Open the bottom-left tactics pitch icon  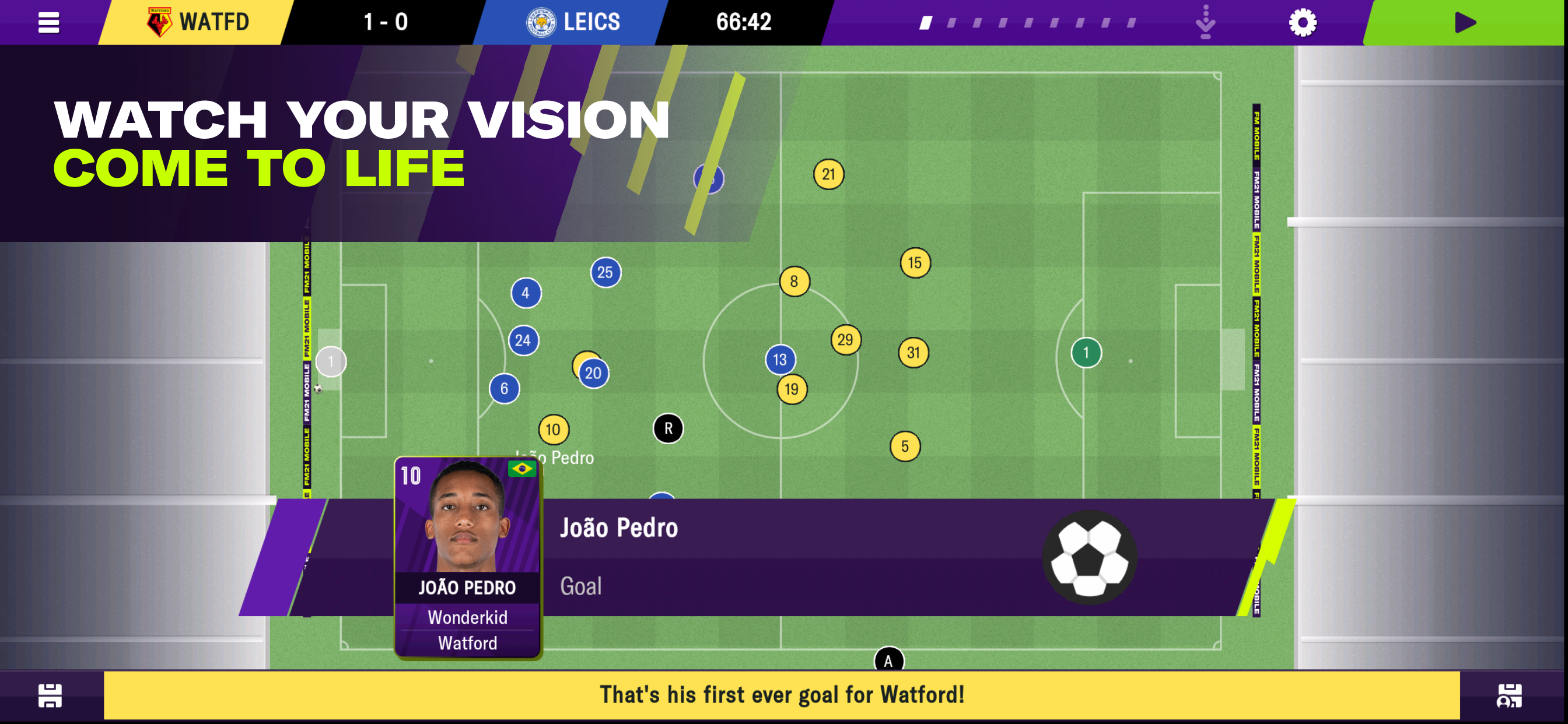point(50,695)
